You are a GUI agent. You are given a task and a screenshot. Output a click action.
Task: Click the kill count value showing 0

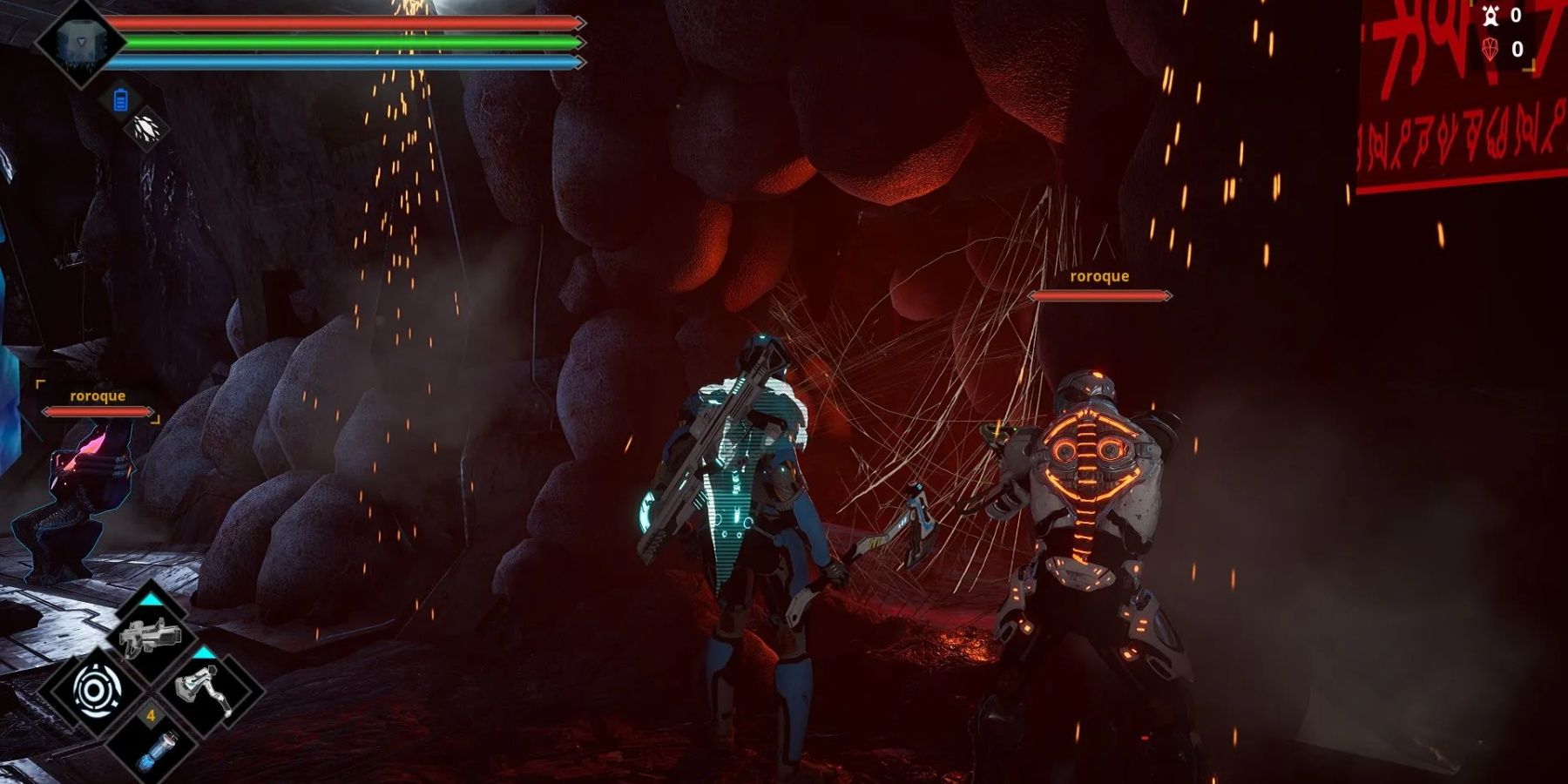[x=1517, y=15]
